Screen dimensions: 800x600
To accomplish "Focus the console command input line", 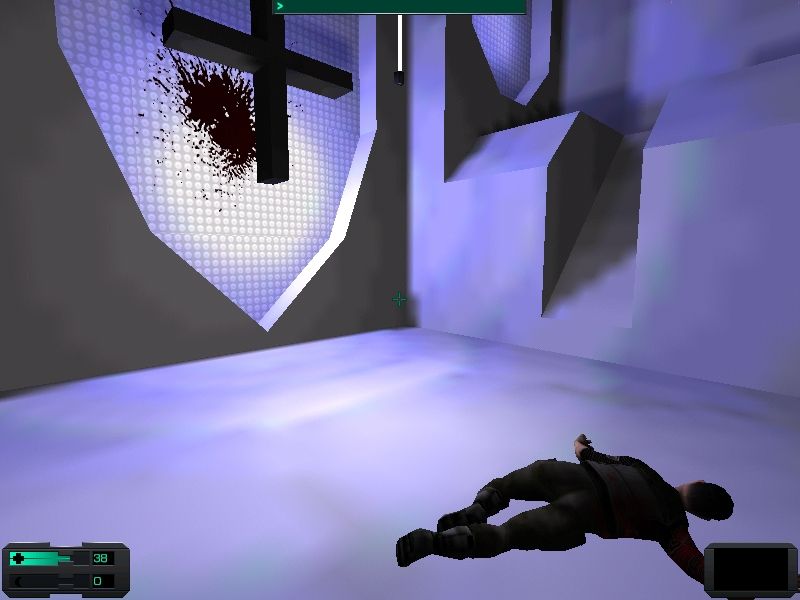I will (400, 6).
